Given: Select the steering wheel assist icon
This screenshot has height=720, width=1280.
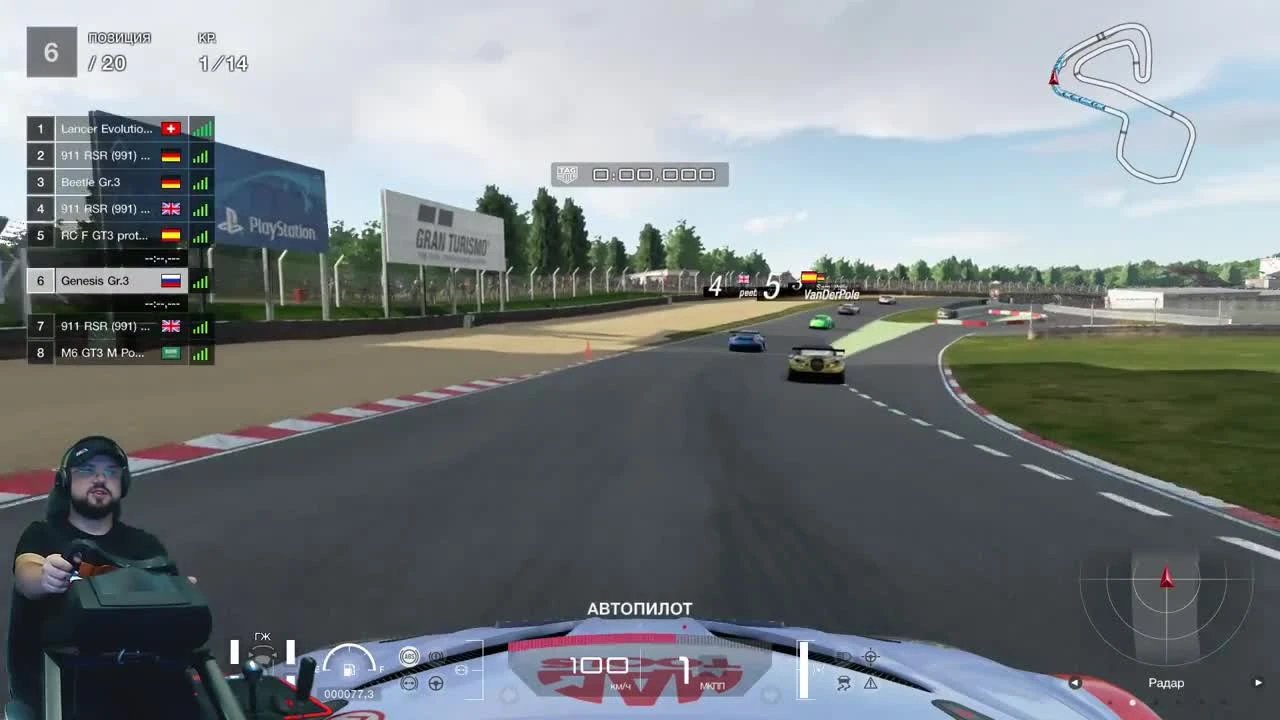Looking at the screenshot, I should pyautogui.click(x=870, y=656).
